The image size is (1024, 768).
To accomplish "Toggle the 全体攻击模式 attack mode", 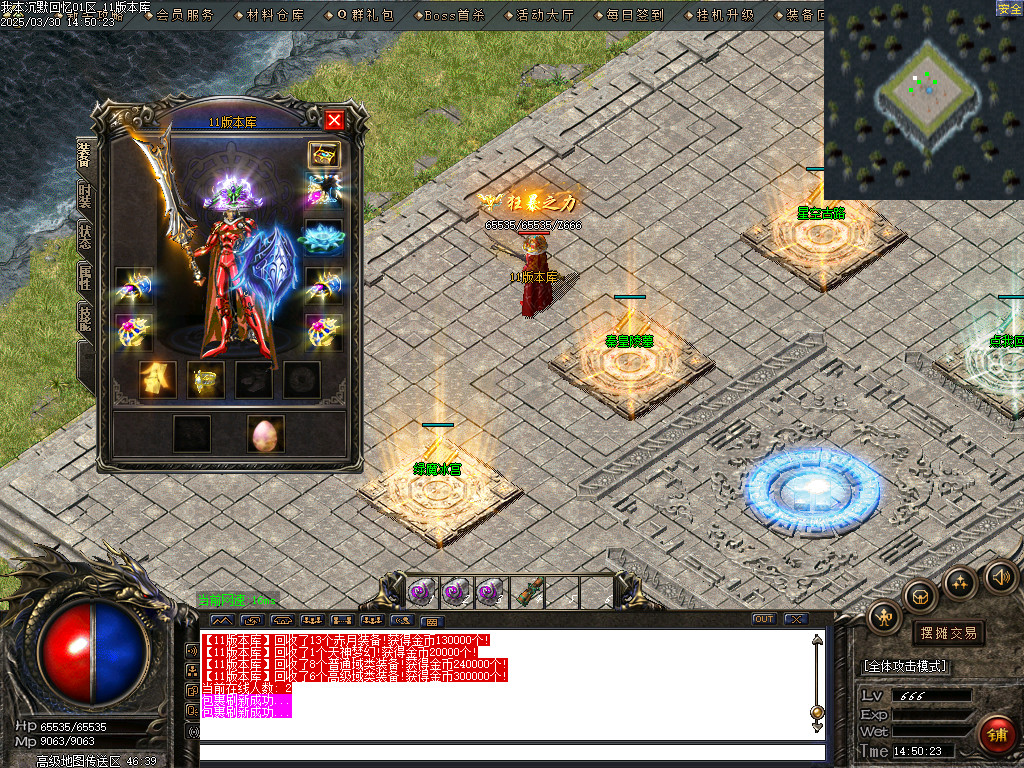I will click(x=905, y=666).
